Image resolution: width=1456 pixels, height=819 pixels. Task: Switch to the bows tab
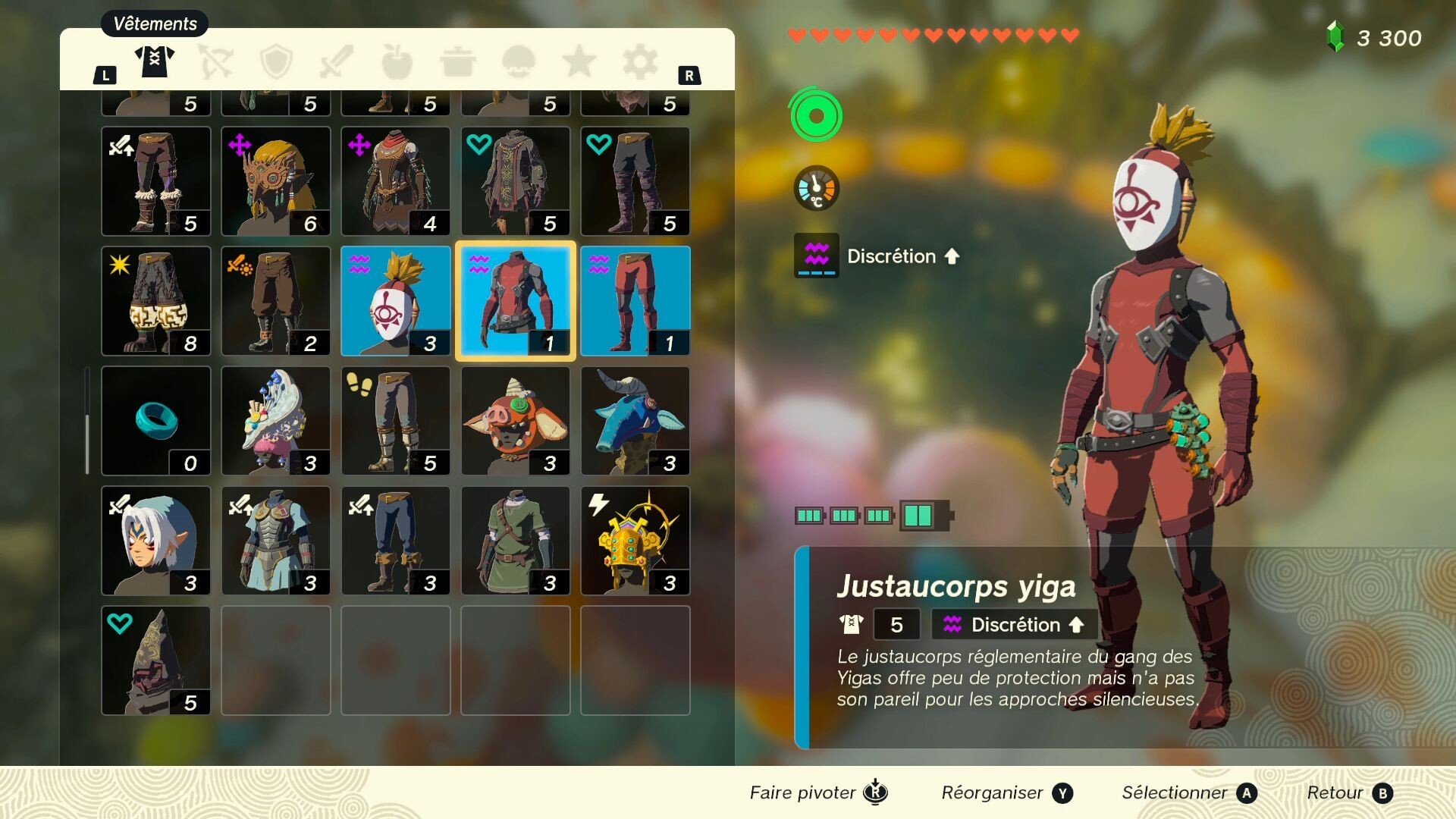pyautogui.click(x=215, y=62)
